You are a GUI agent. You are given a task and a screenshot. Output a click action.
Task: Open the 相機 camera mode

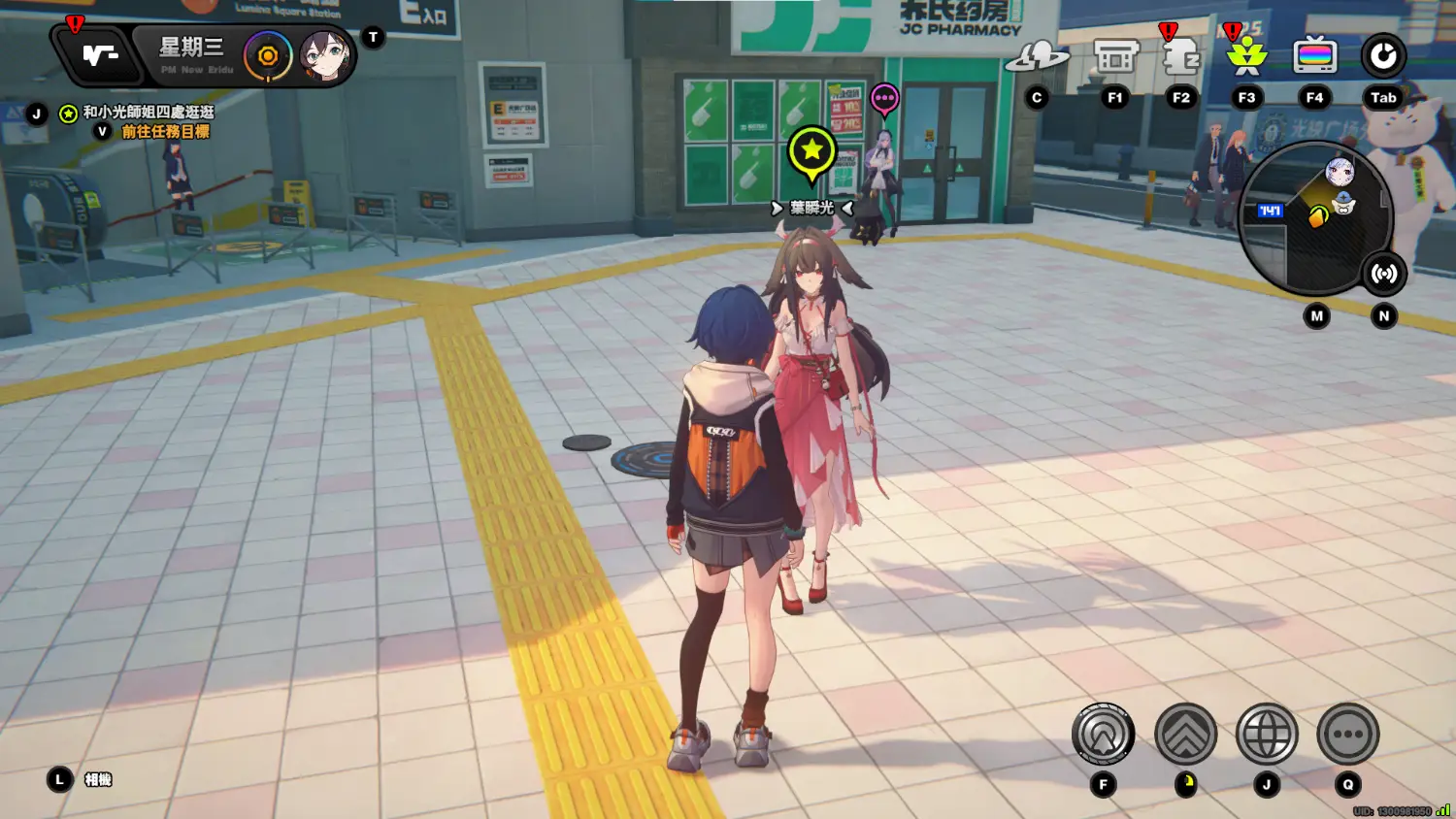coord(98,779)
